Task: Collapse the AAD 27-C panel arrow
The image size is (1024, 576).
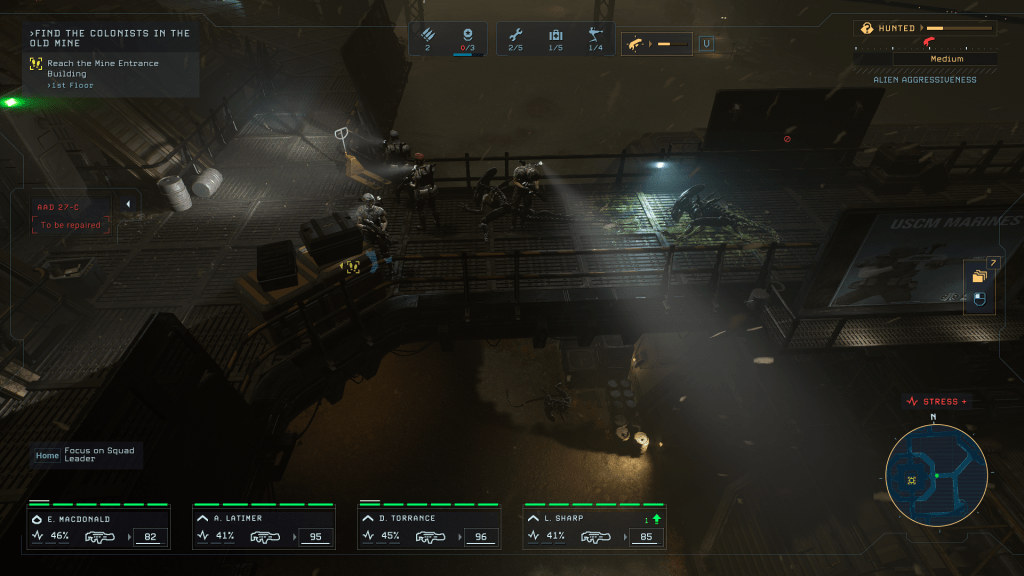Action: [x=128, y=205]
